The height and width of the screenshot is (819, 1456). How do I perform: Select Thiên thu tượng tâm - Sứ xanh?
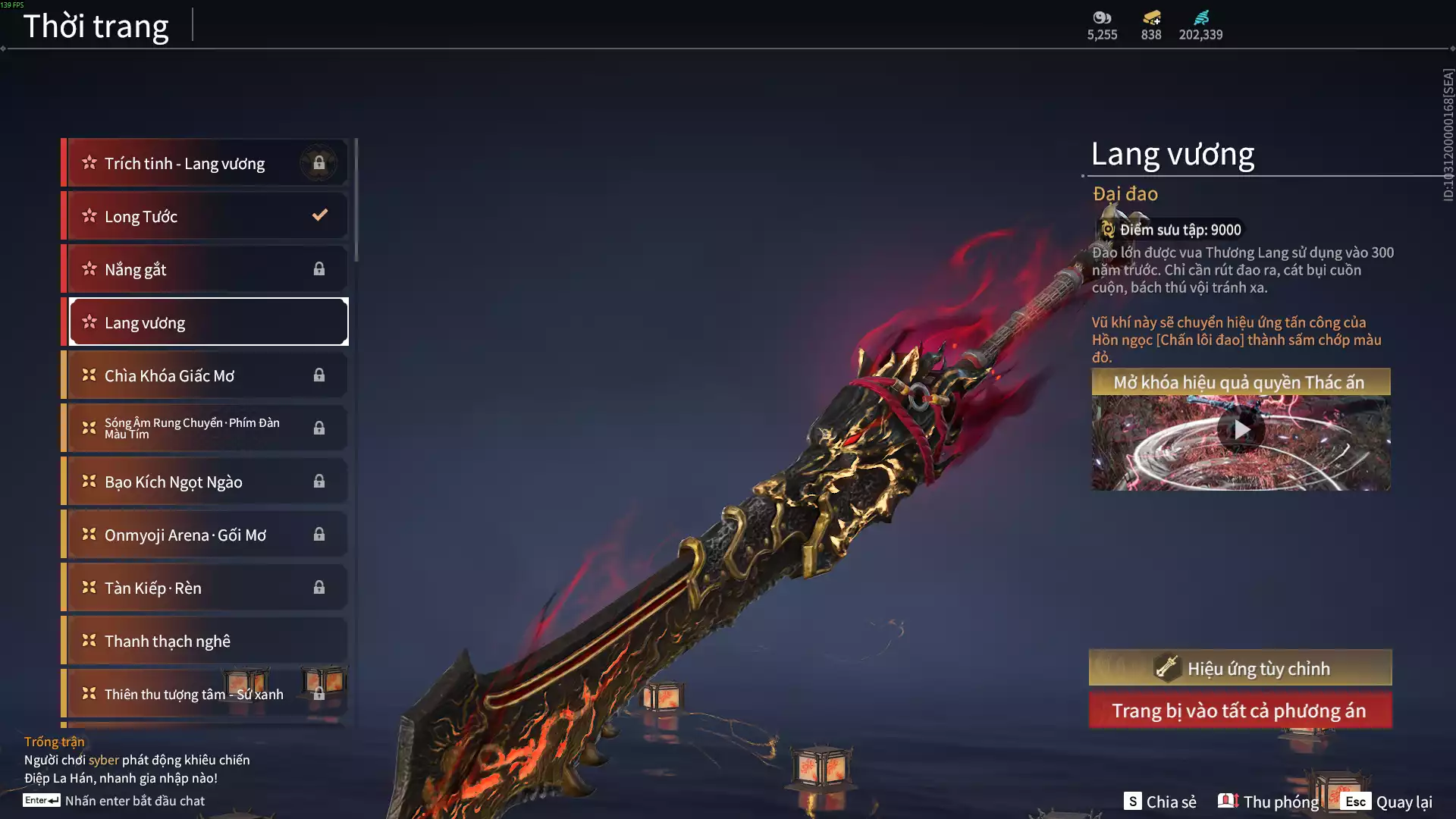205,694
